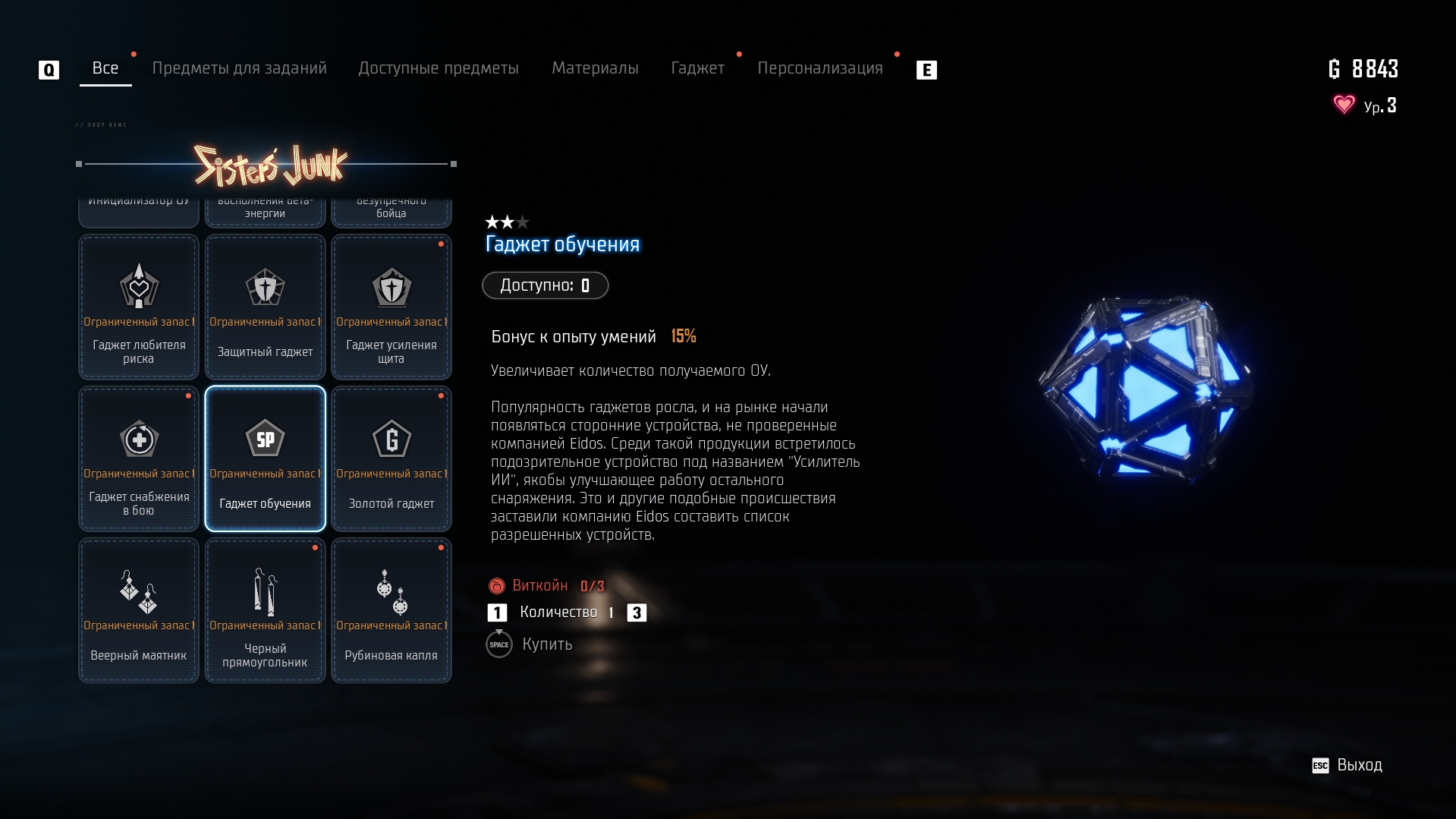Show the Материалы category
Image resolution: width=1456 pixels, height=819 pixels.
(x=595, y=68)
